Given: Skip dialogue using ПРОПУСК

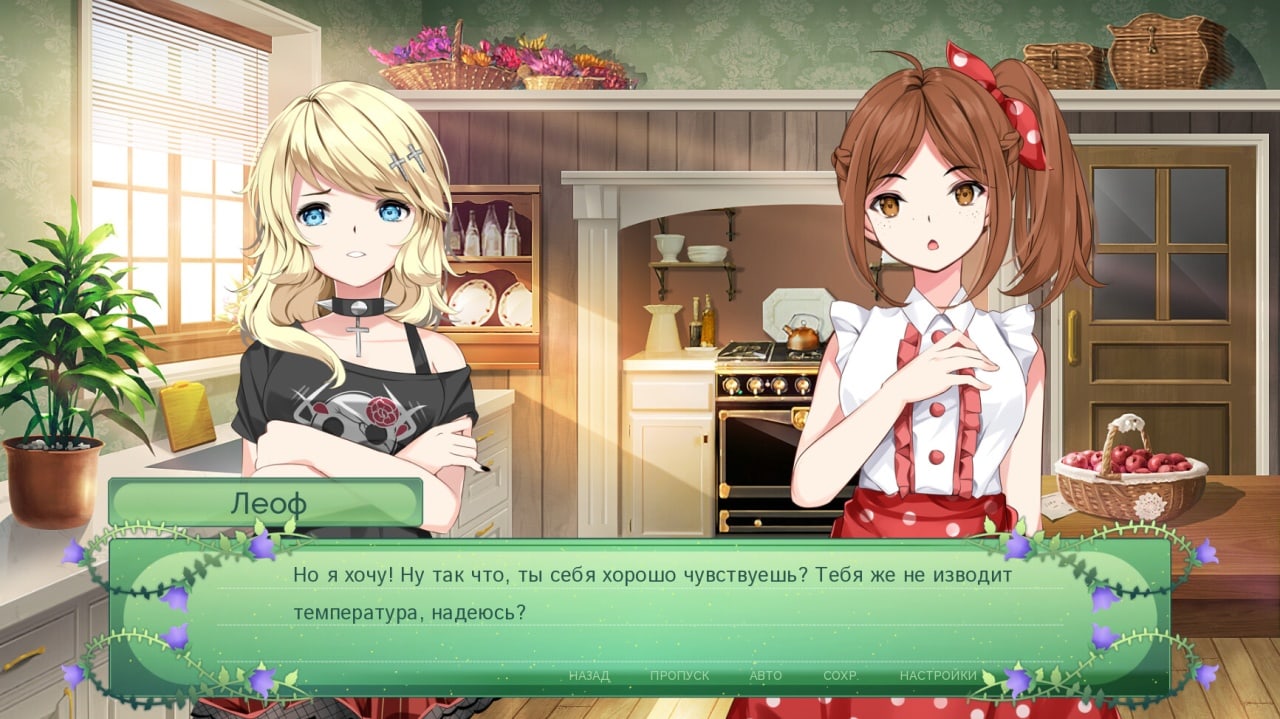Looking at the screenshot, I should click(x=679, y=676).
